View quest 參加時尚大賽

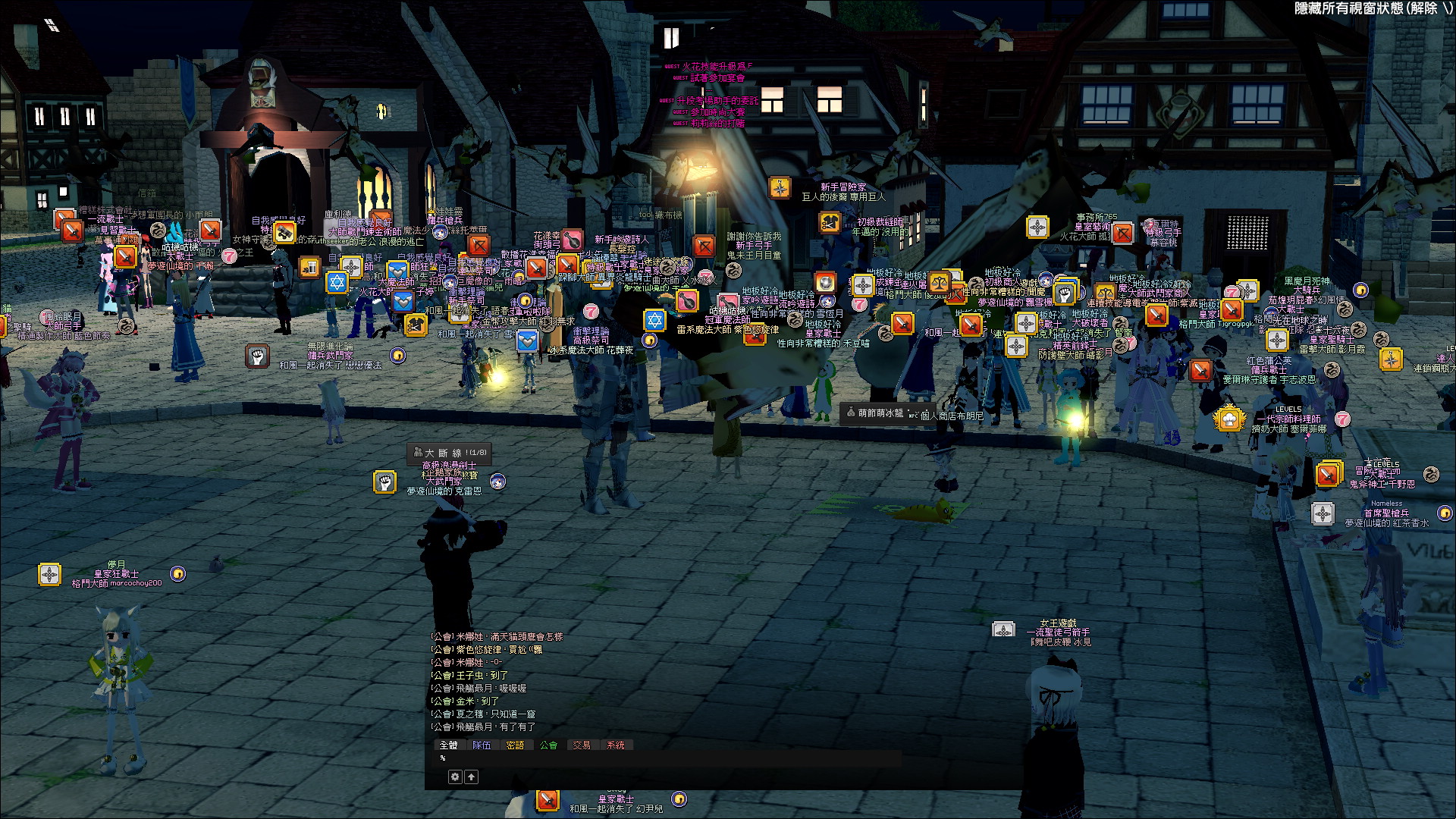tap(717, 112)
